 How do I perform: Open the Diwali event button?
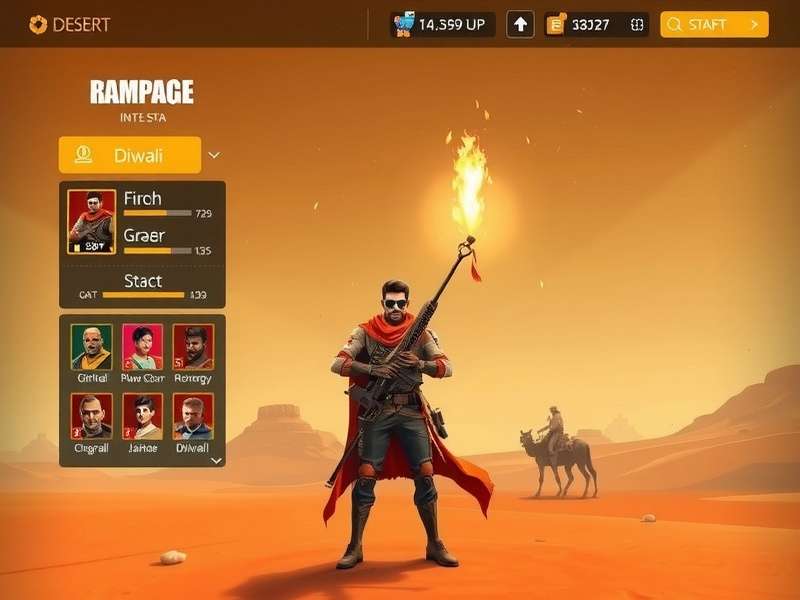[130, 155]
